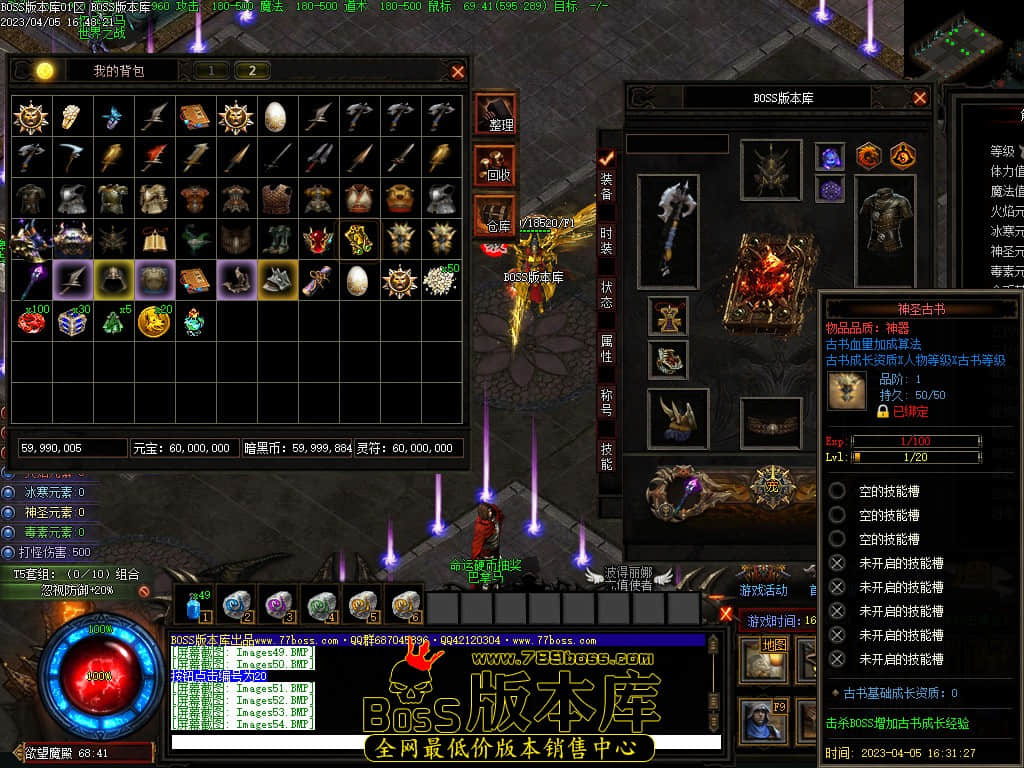
Task: Pick the gold coin stack x20
Action: [153, 322]
